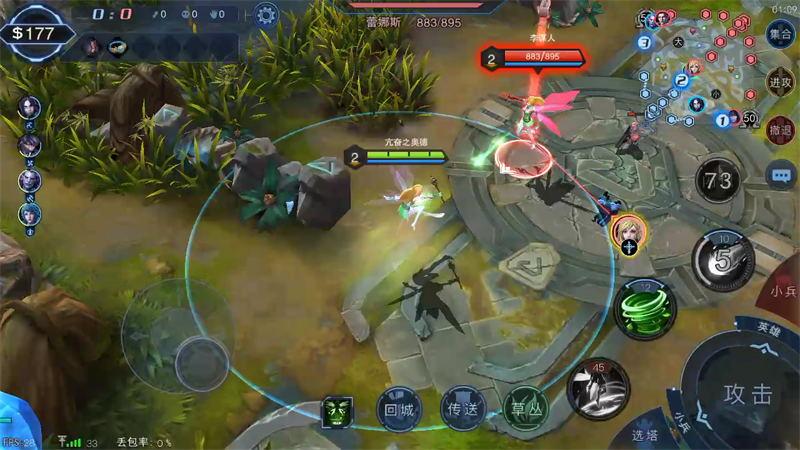This screenshot has width=800, height=450.
Task: Activate the skill showing cooldown 73
Action: (x=718, y=181)
